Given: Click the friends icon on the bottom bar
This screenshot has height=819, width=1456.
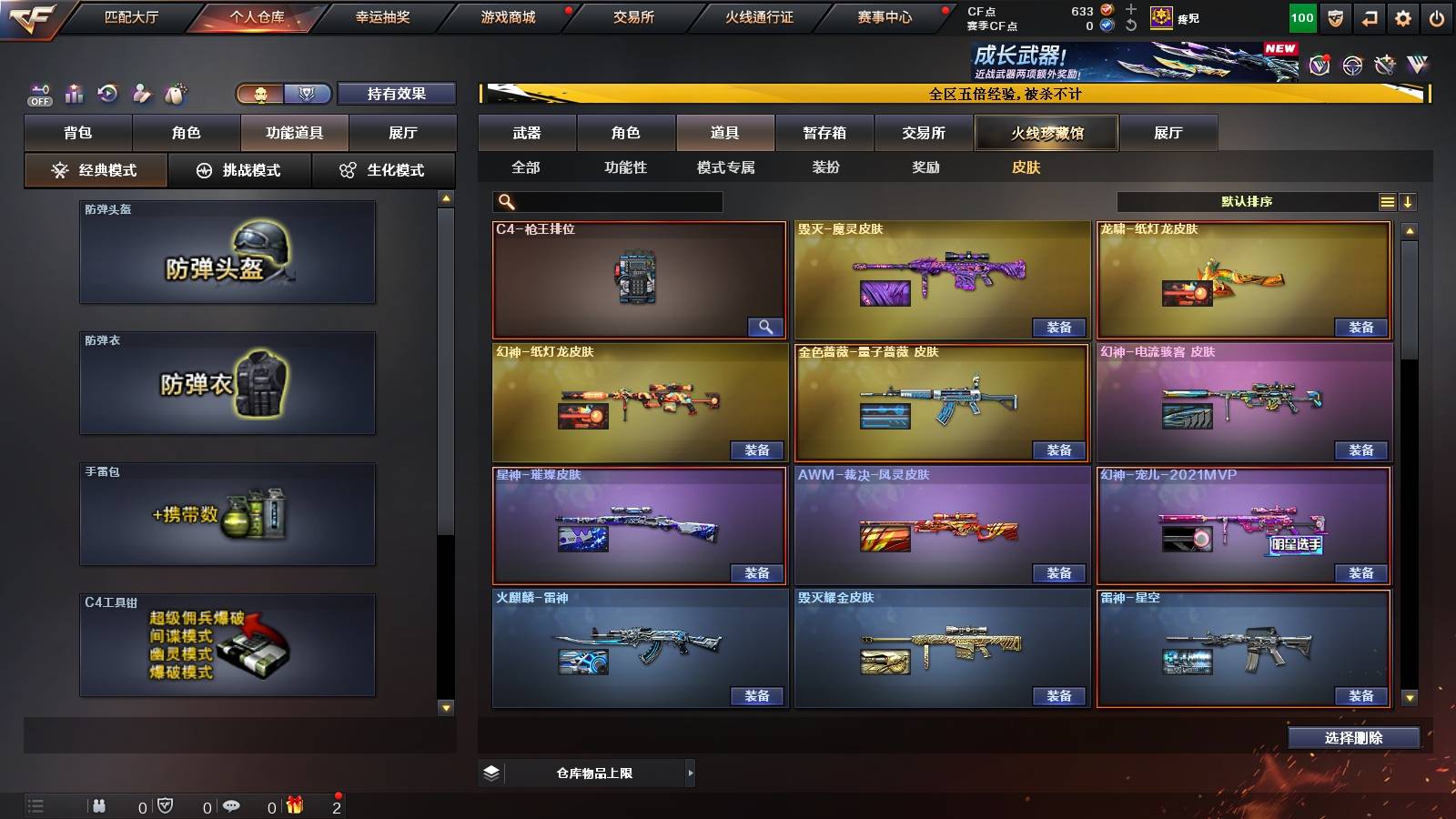Looking at the screenshot, I should 98,804.
